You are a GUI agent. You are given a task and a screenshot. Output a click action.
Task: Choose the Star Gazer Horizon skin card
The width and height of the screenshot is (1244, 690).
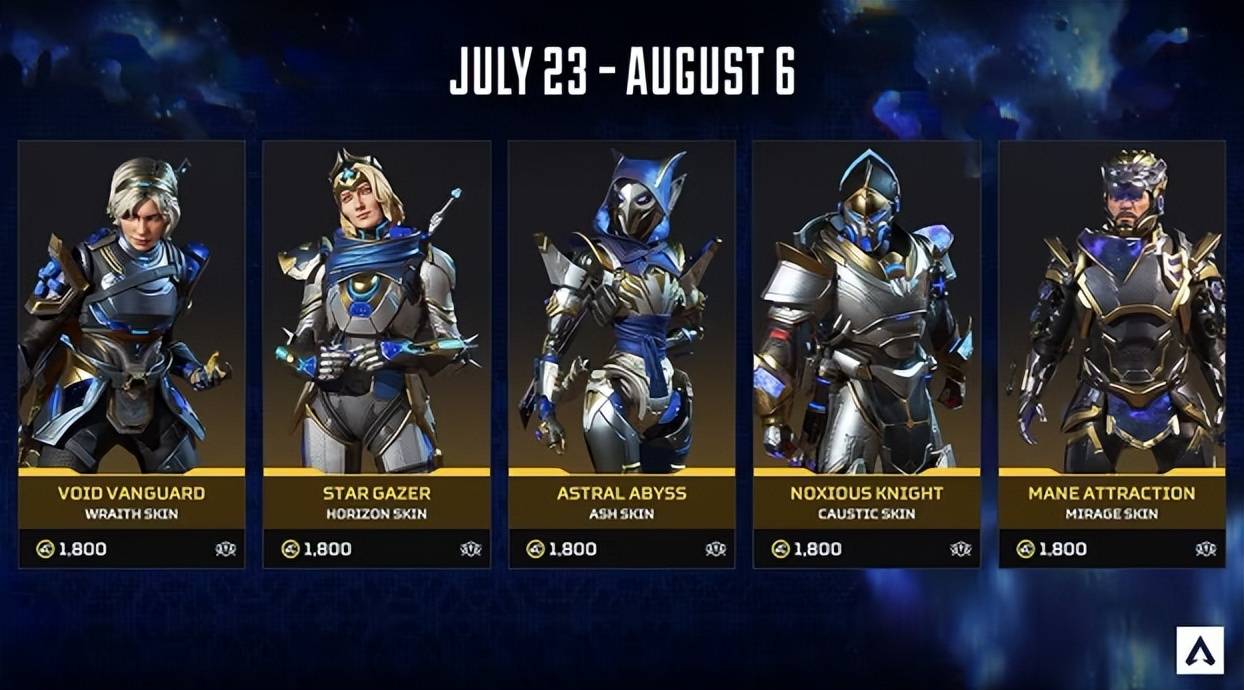pos(376,354)
